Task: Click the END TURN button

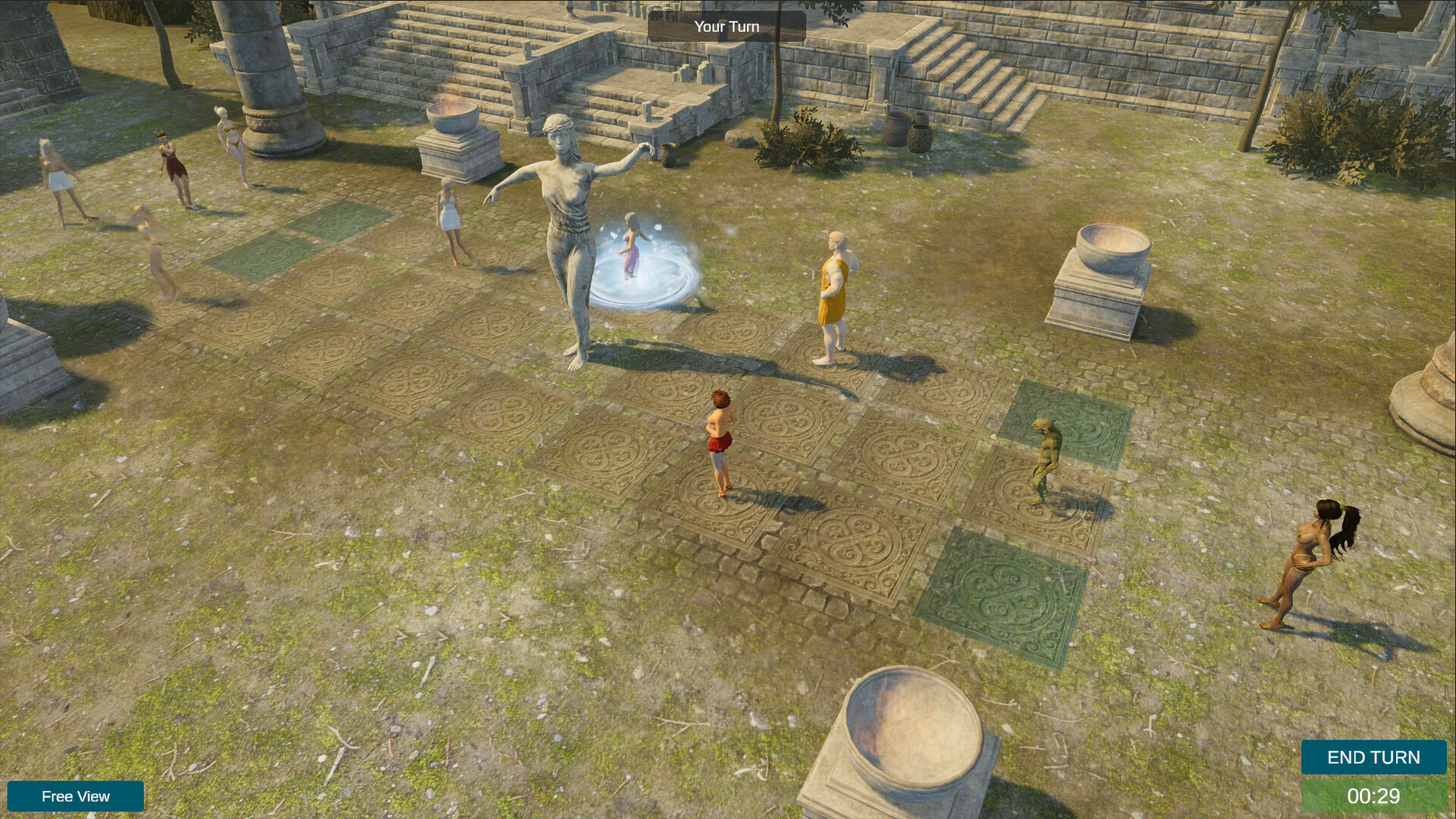Action: (1373, 757)
